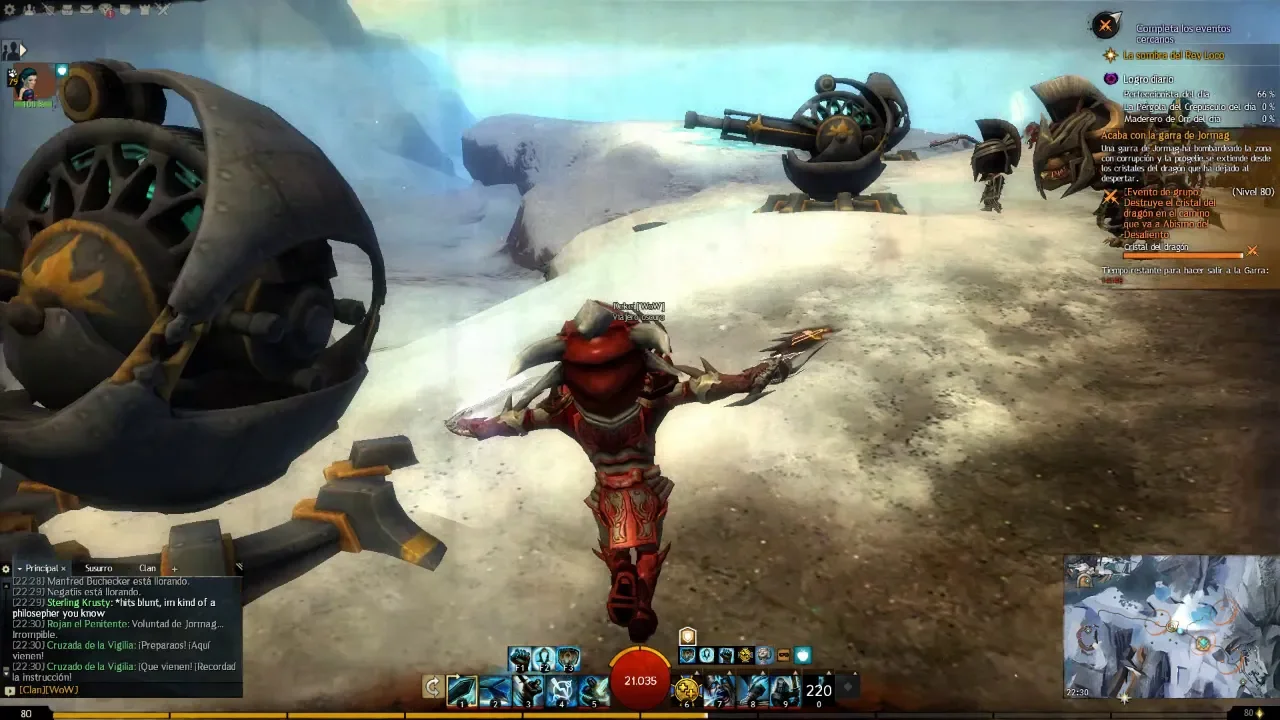Switch to the Clan chat tab

[147, 568]
